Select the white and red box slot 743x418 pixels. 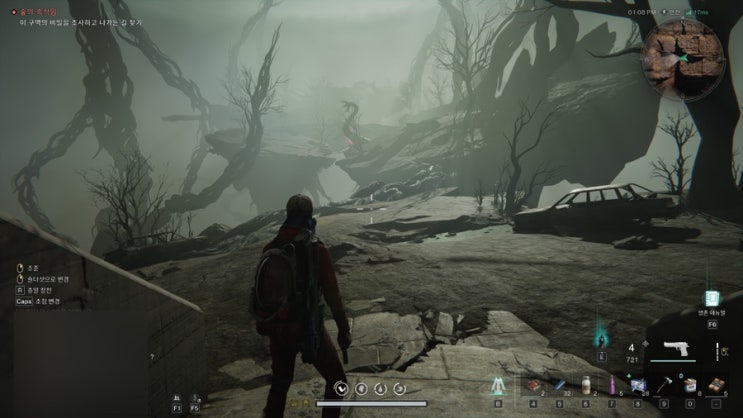click(x=689, y=385)
